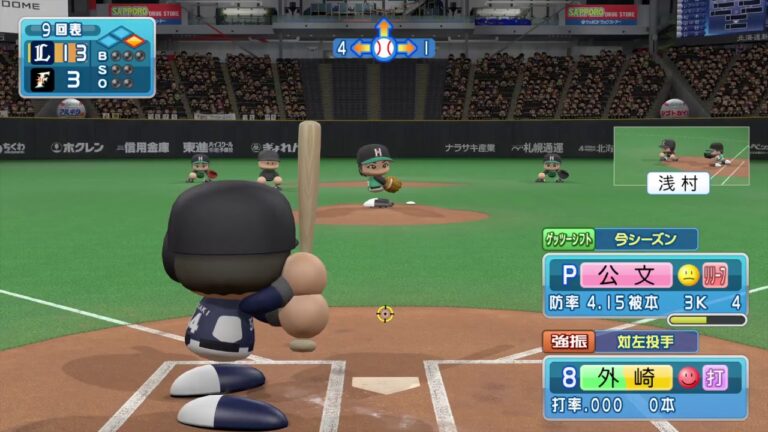The image size is (768, 432).
Task: Click the ゲッツーシフト fielding shift label
Action: click(568, 239)
